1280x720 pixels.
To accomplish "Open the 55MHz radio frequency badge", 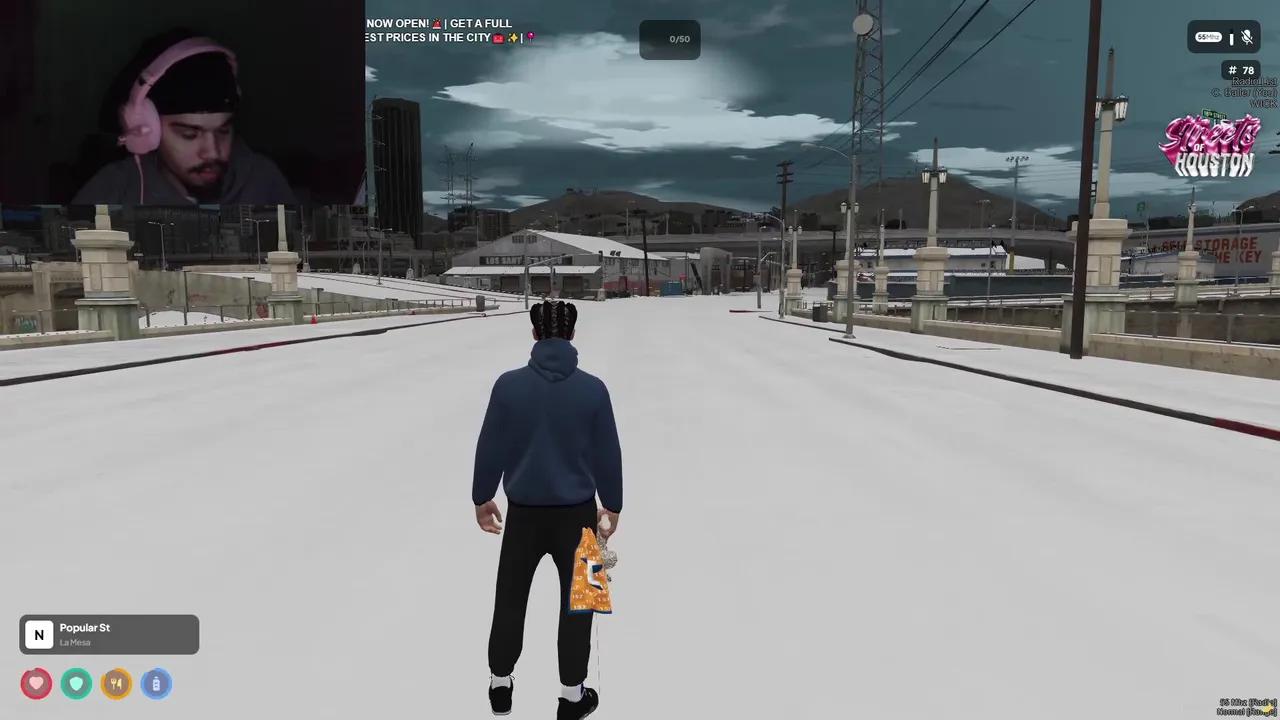I will point(1208,36).
